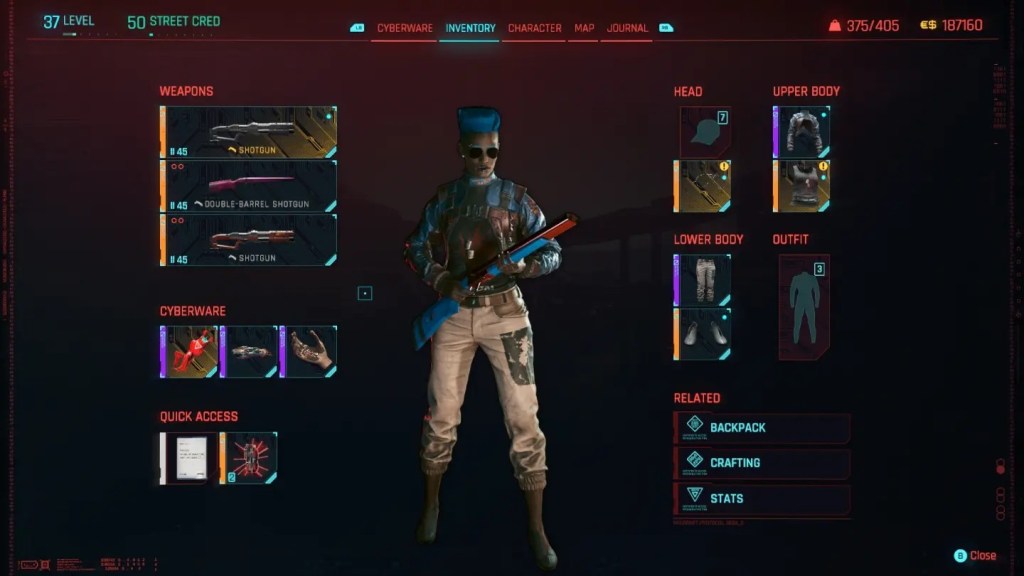Close the inventory screen
This screenshot has width=1024, height=576.
point(976,556)
